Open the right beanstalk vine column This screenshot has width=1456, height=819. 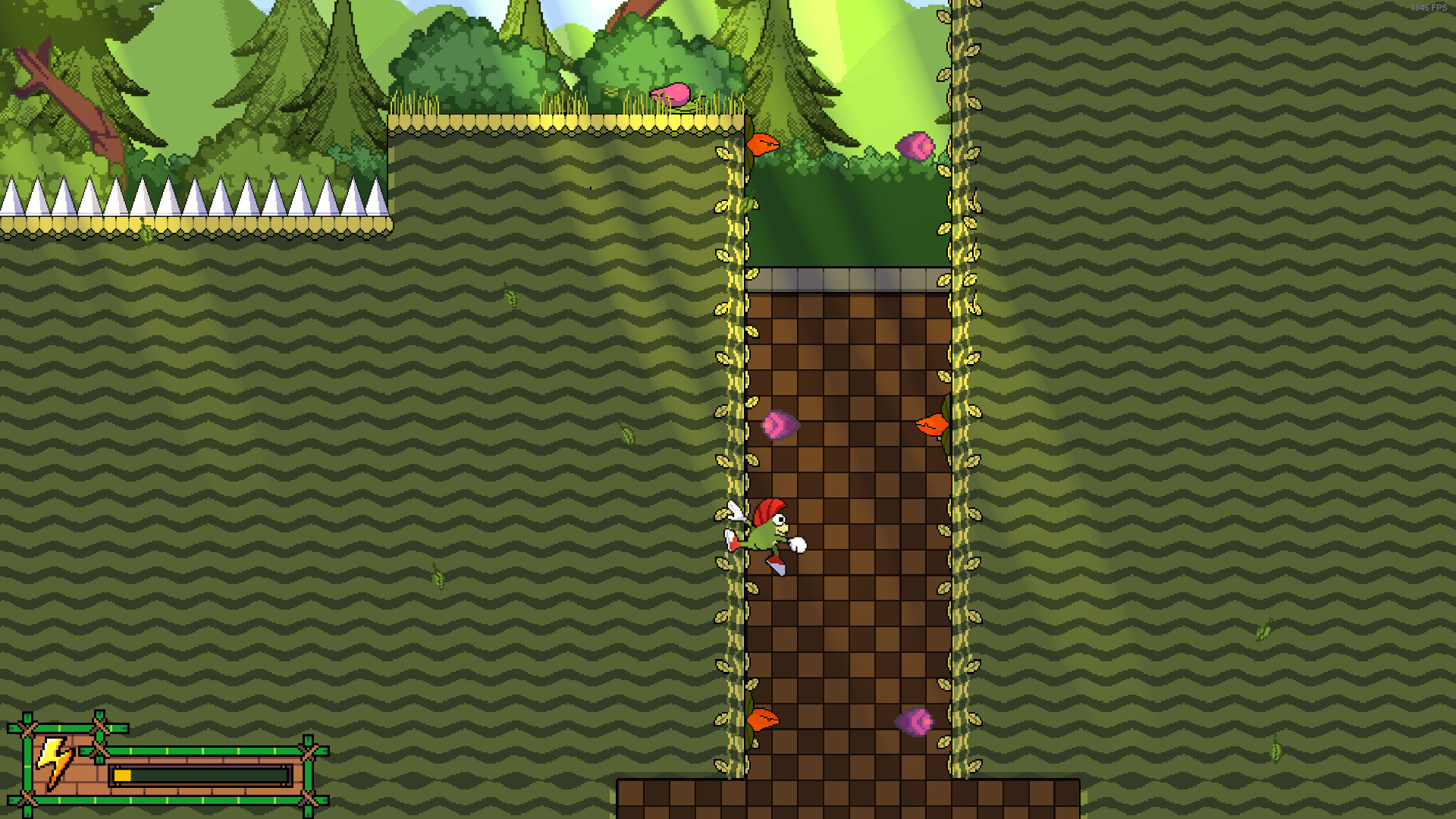point(962,379)
